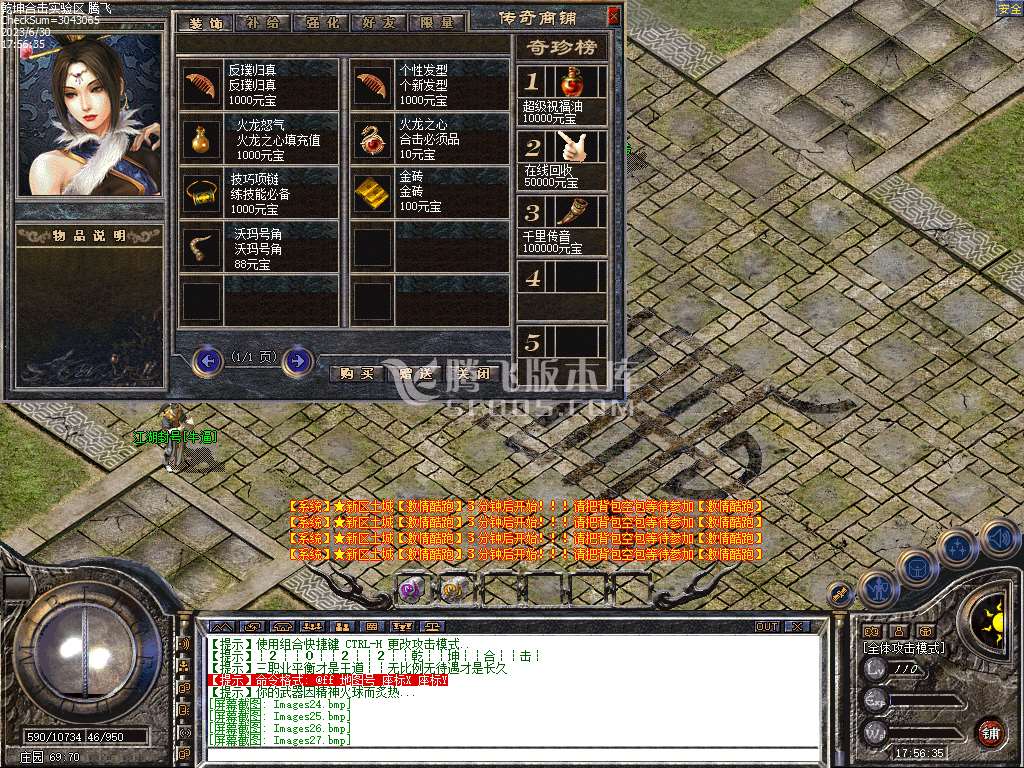This screenshot has height=768, width=1024.
Task: Open the shop with the red 铺 button
Action: (x=990, y=731)
